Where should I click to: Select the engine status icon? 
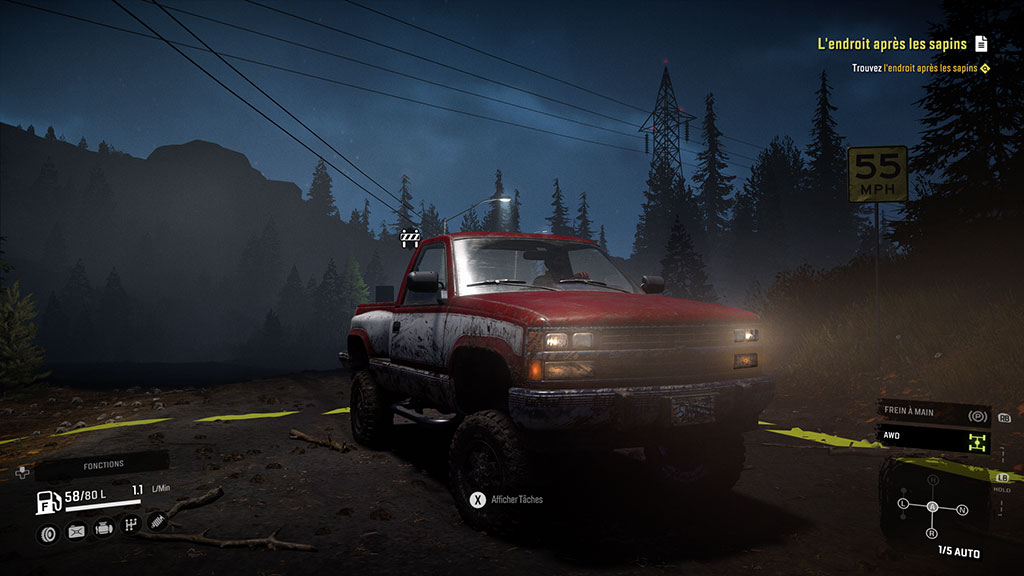click(x=103, y=527)
